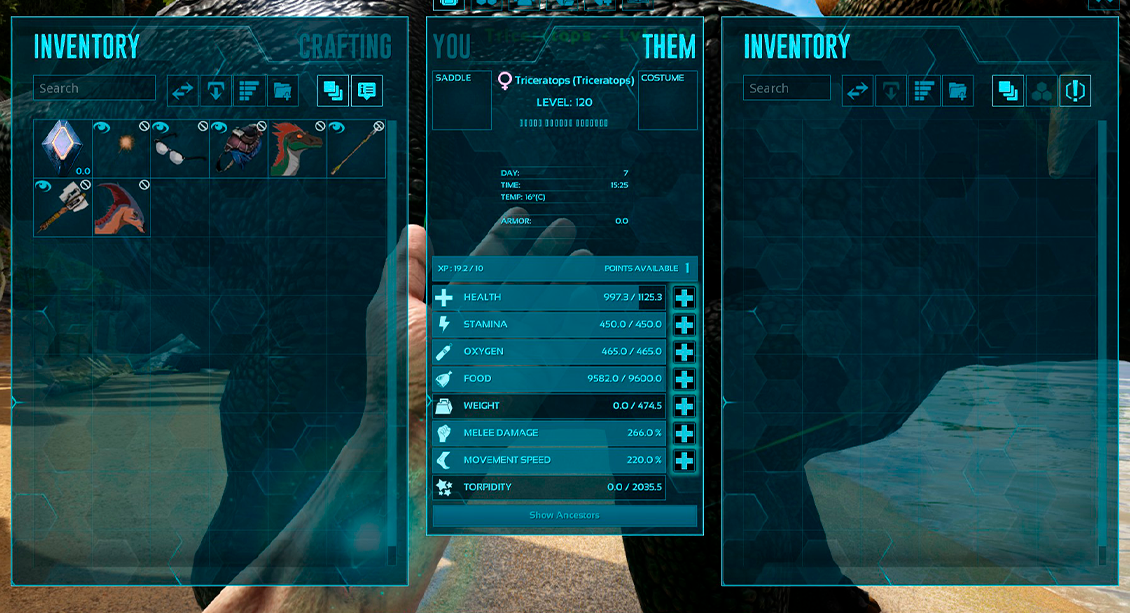
Task: Increase Melee Damage with the plus button
Action: coord(684,433)
